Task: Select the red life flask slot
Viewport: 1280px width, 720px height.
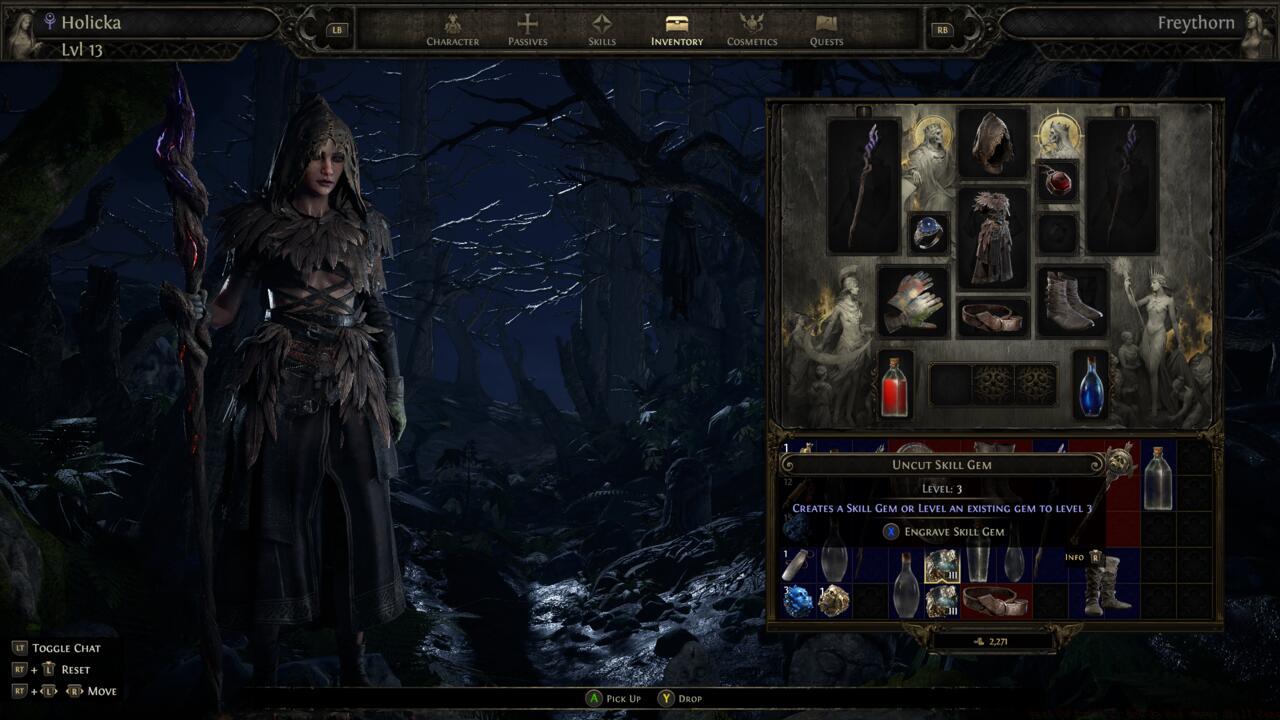Action: coord(895,384)
